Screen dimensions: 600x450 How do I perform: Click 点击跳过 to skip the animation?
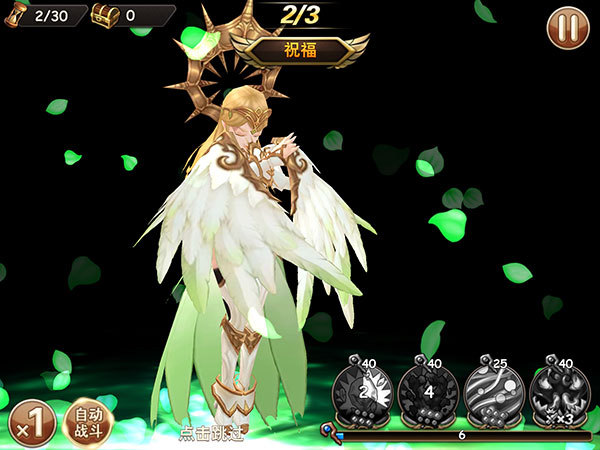coord(212,433)
